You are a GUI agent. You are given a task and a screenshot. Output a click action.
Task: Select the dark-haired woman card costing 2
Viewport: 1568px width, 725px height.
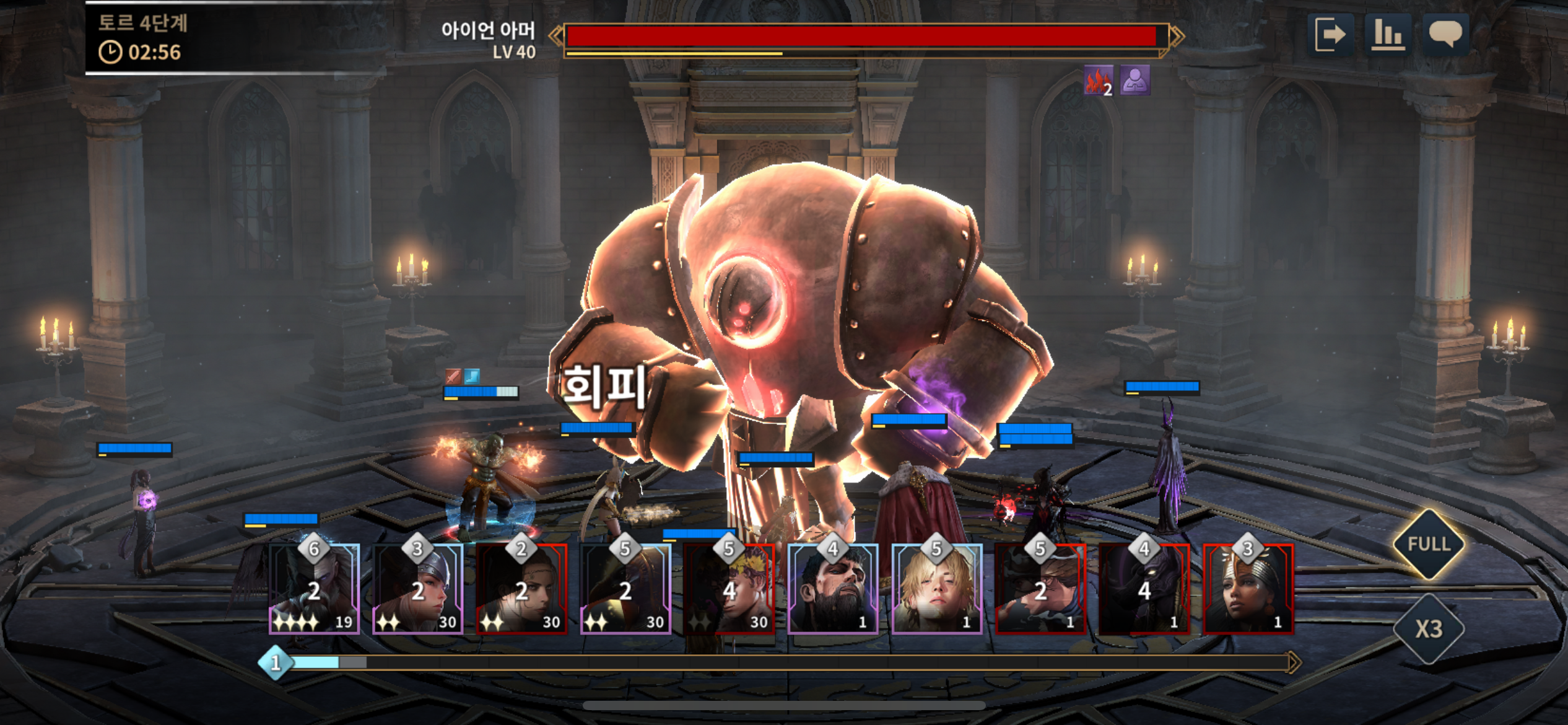(521, 589)
